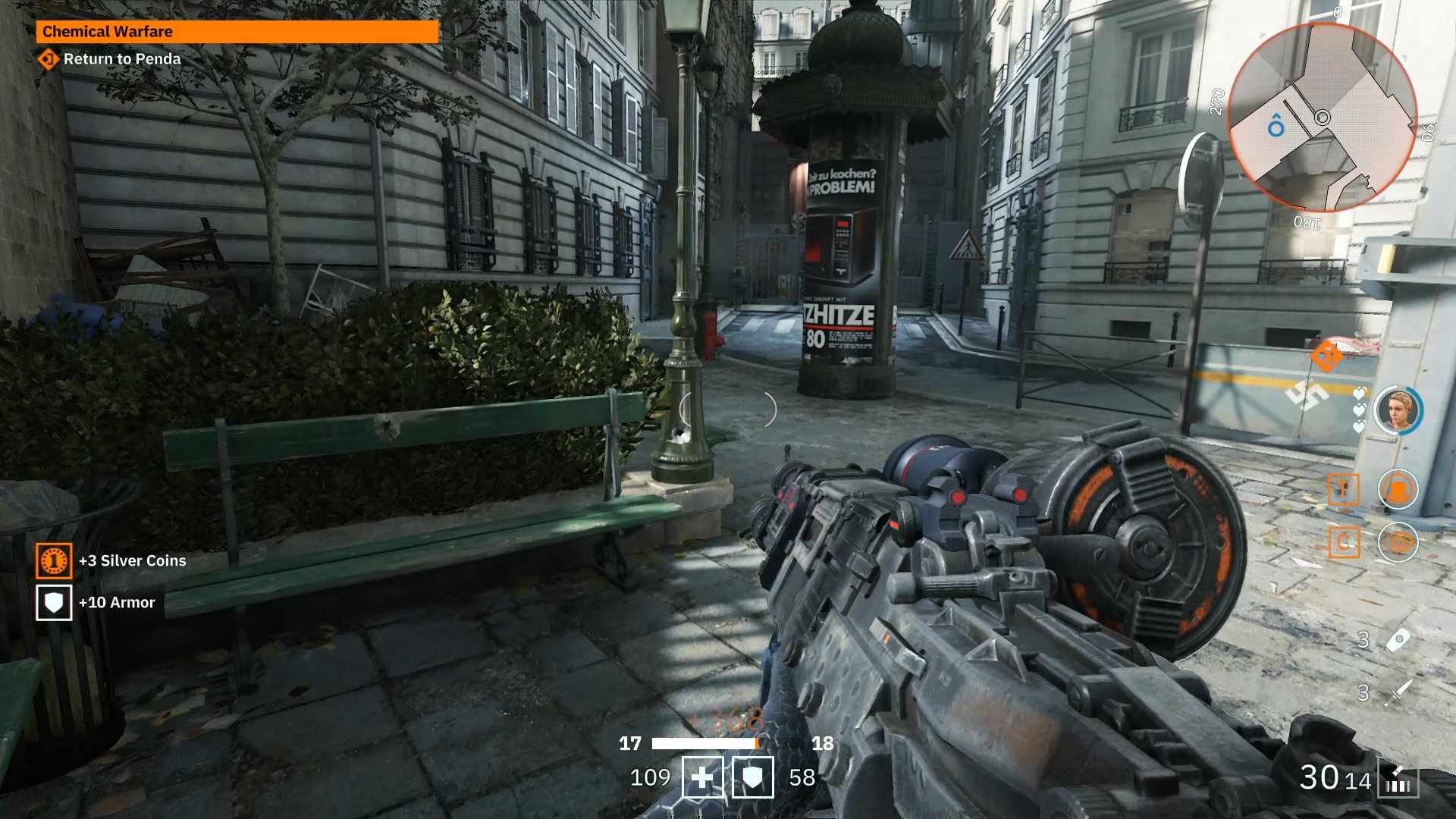This screenshot has width=1456, height=819.
Task: Click the armor shield icon beside +10 Armor
Action: pyautogui.click(x=53, y=602)
